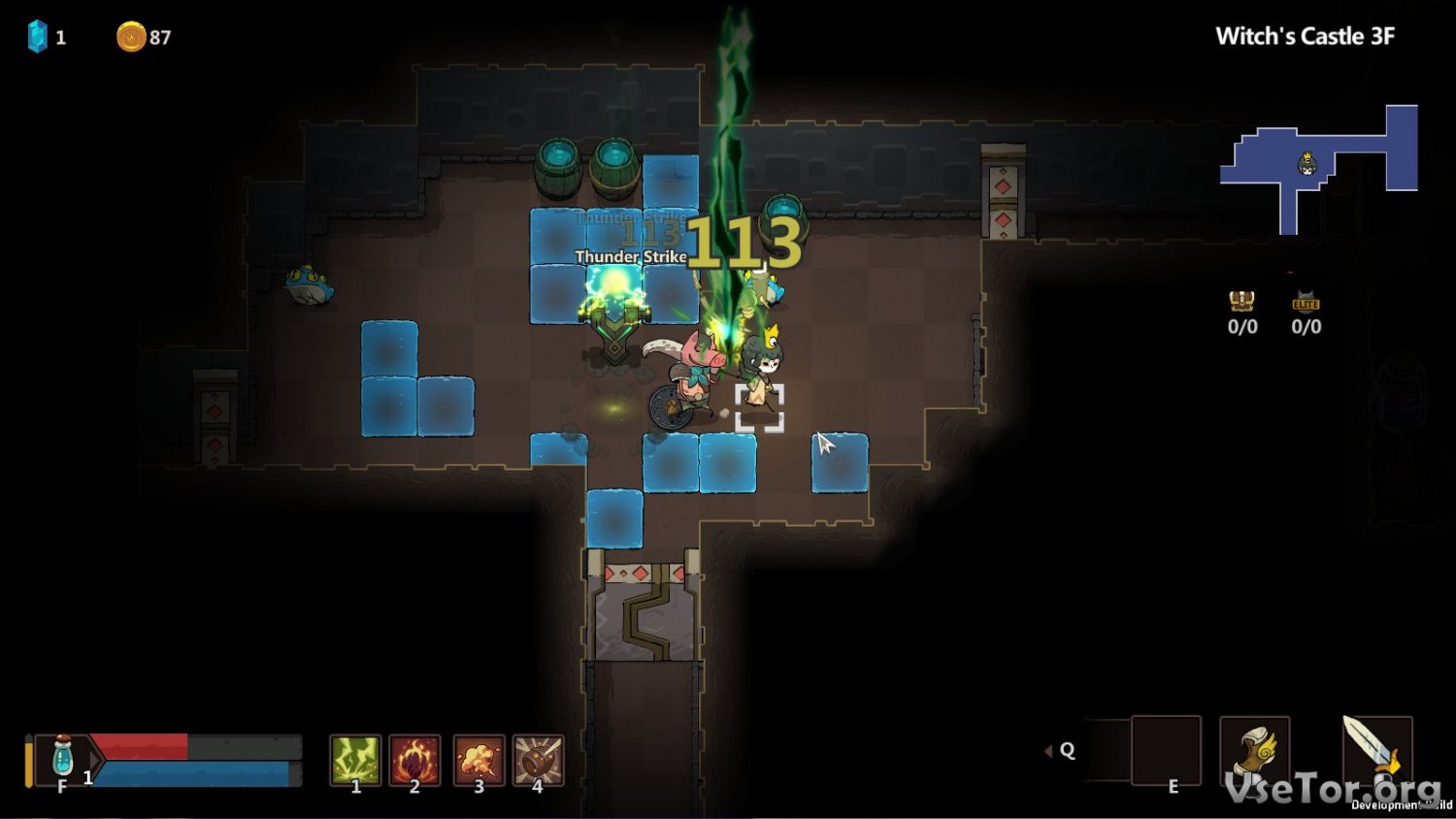Use the dark flame burst skill
The width and height of the screenshot is (1456, 819).
click(415, 759)
